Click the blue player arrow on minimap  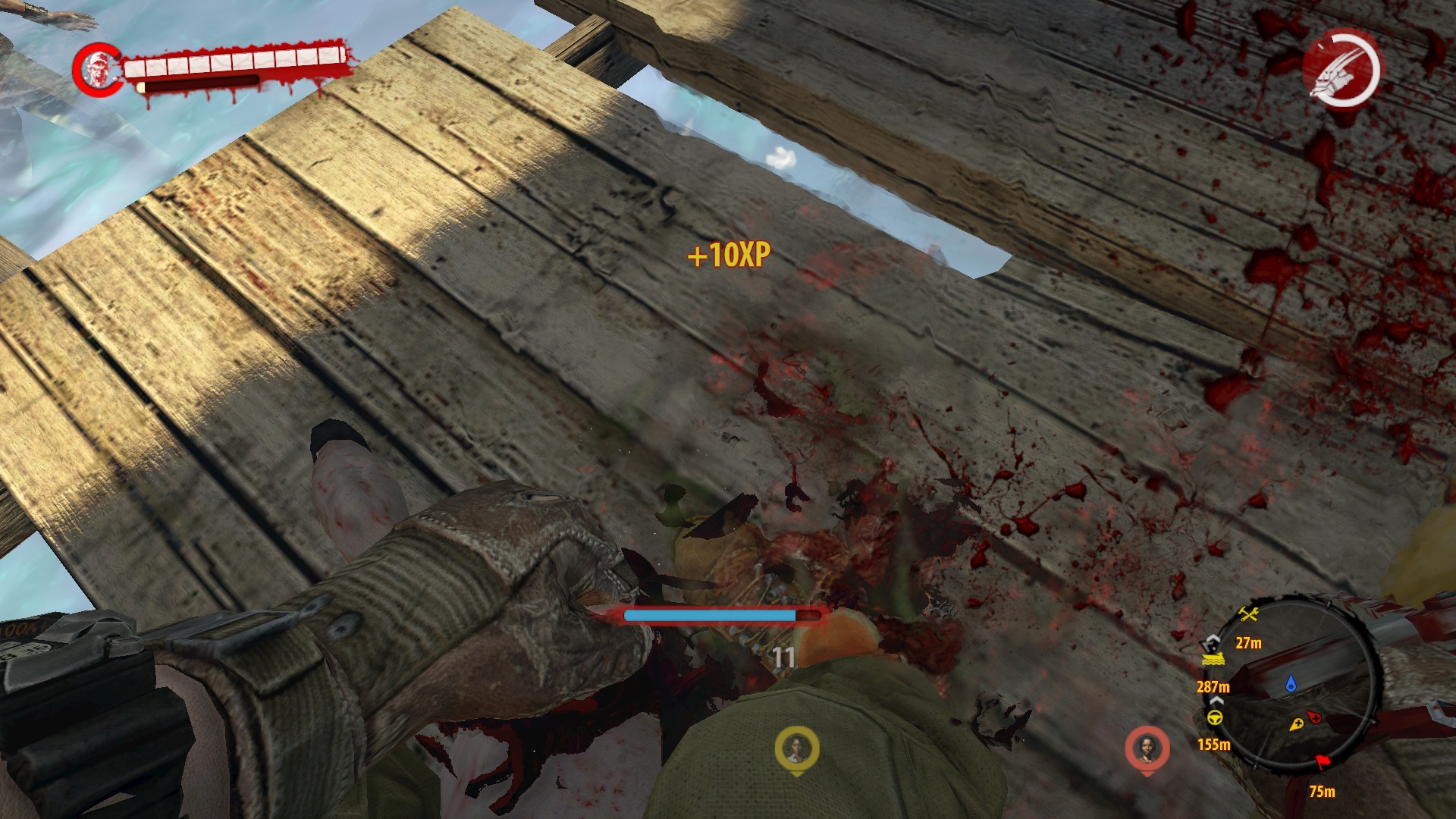click(x=1291, y=686)
